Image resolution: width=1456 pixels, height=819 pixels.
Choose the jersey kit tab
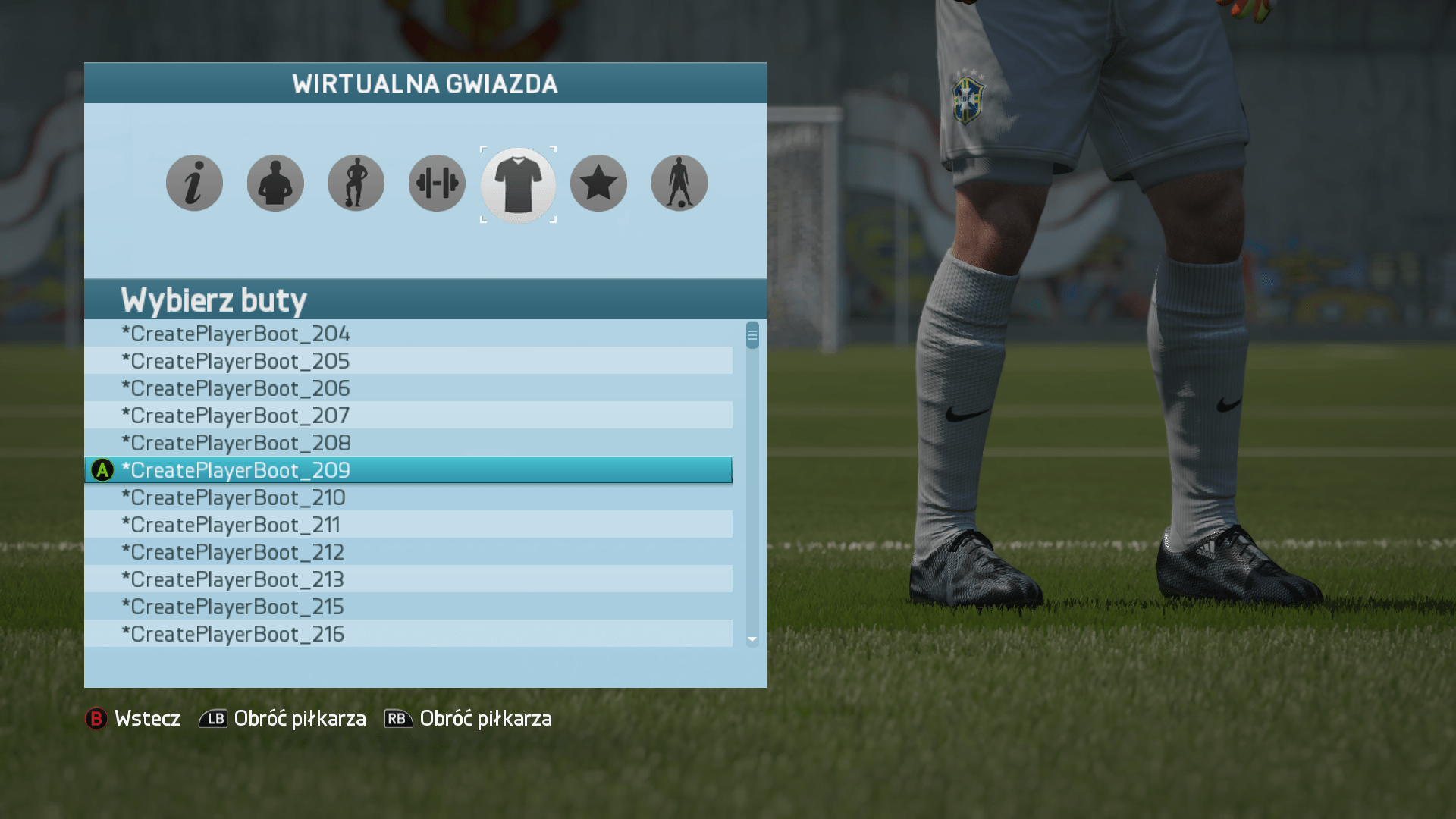[x=518, y=184]
